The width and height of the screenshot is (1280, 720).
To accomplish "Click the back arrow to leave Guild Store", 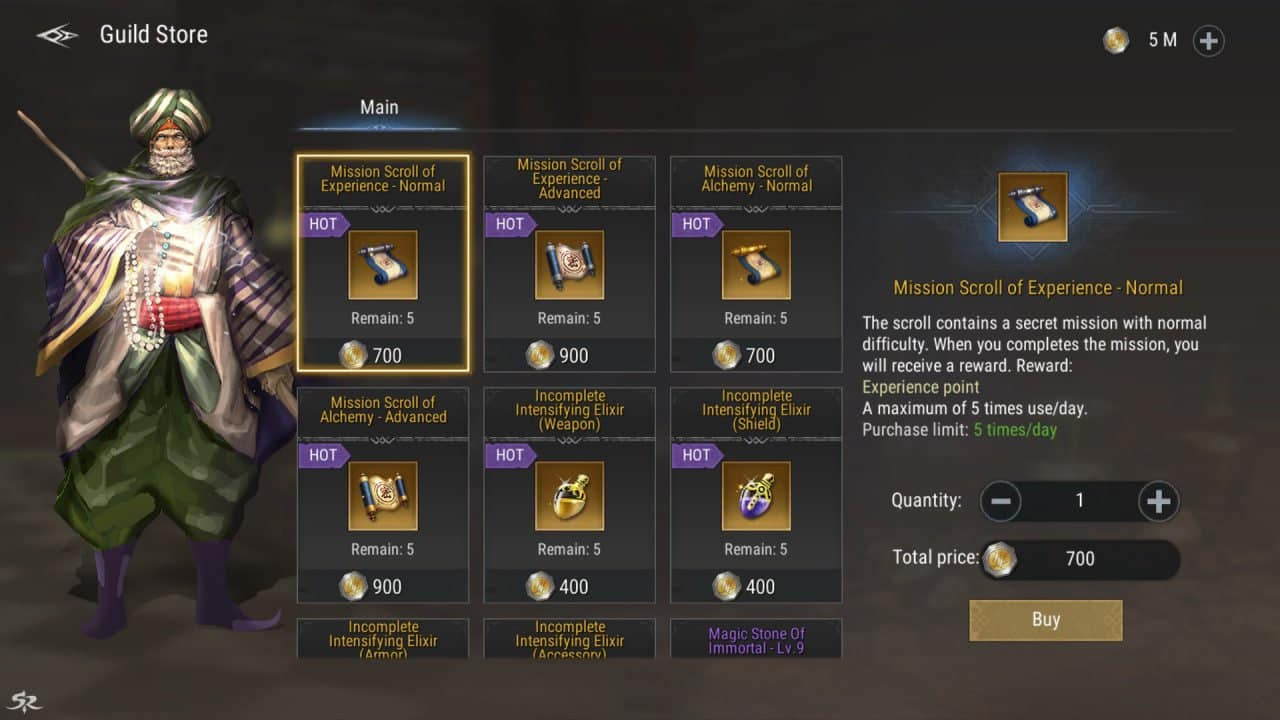I will click(55, 33).
